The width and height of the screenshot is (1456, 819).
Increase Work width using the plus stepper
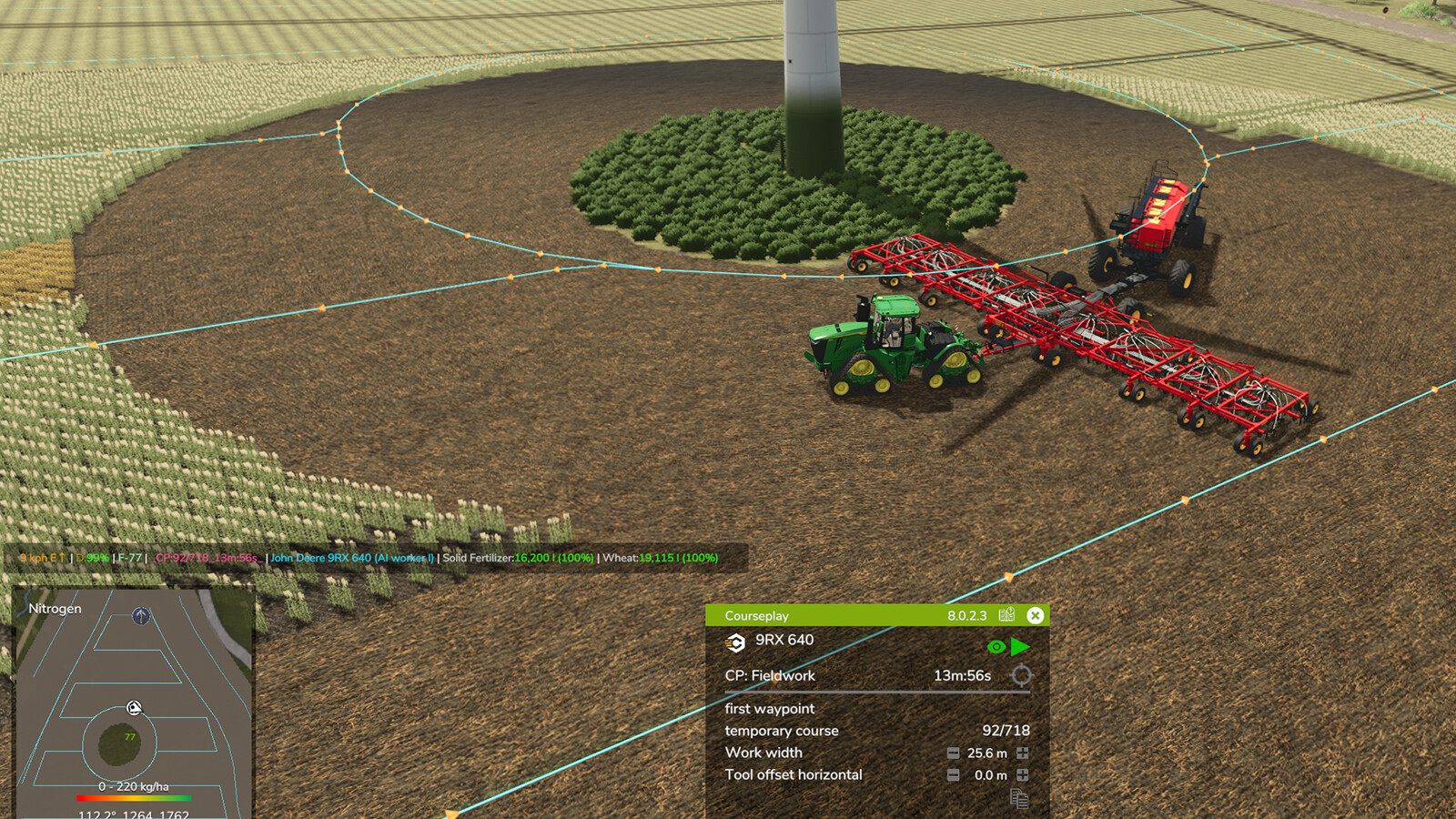1022,753
